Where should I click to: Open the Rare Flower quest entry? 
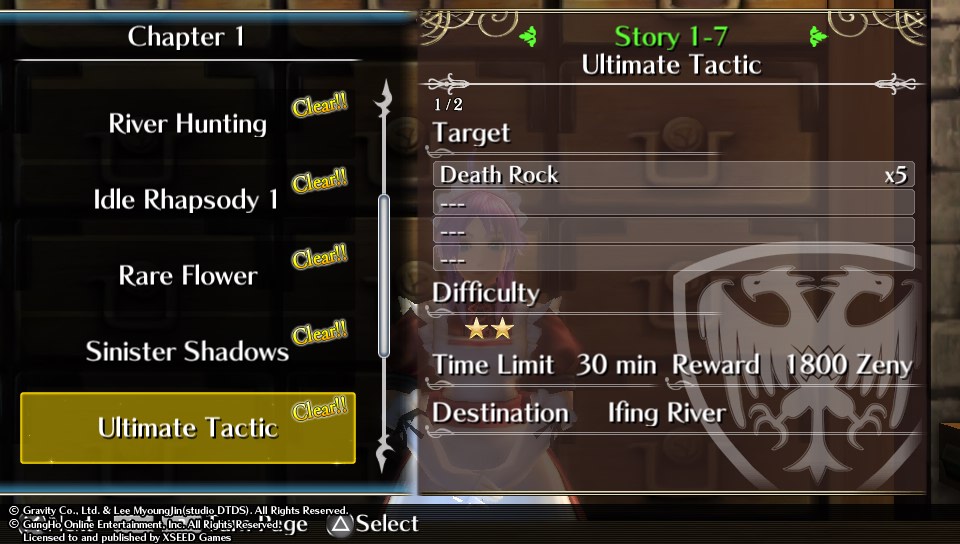(x=188, y=276)
